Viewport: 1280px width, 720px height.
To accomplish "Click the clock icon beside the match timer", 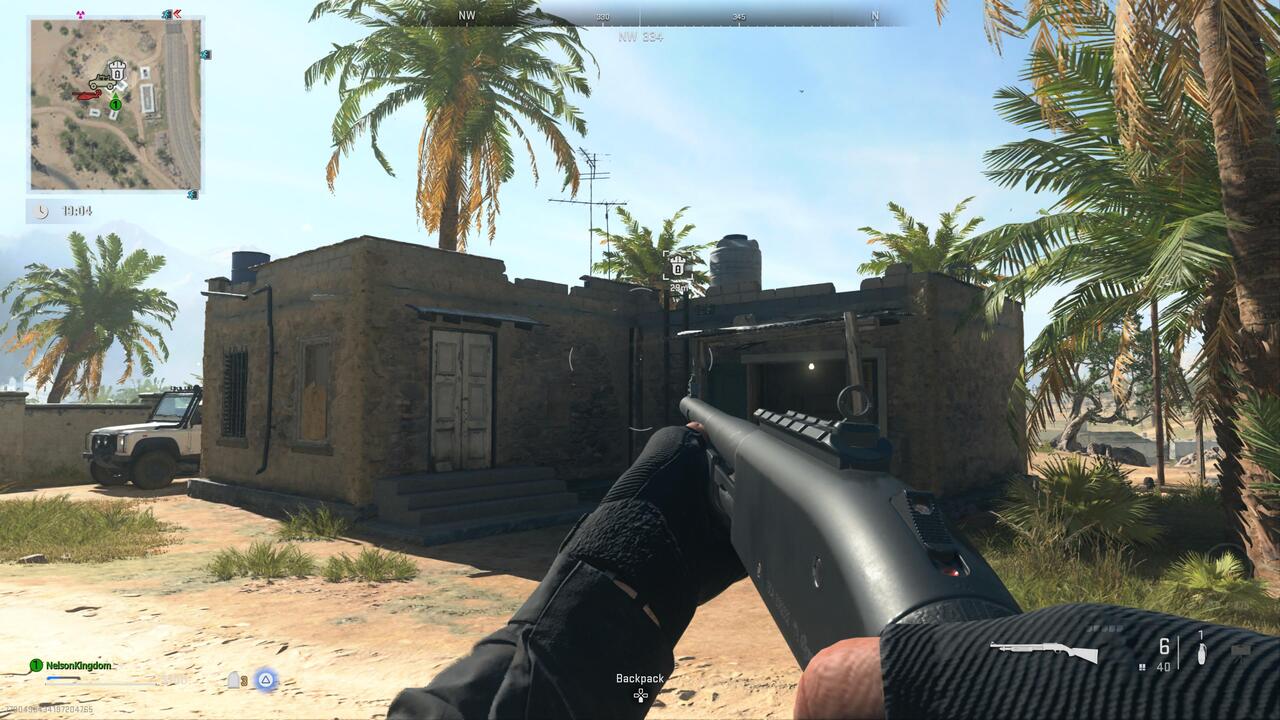I will 42,209.
